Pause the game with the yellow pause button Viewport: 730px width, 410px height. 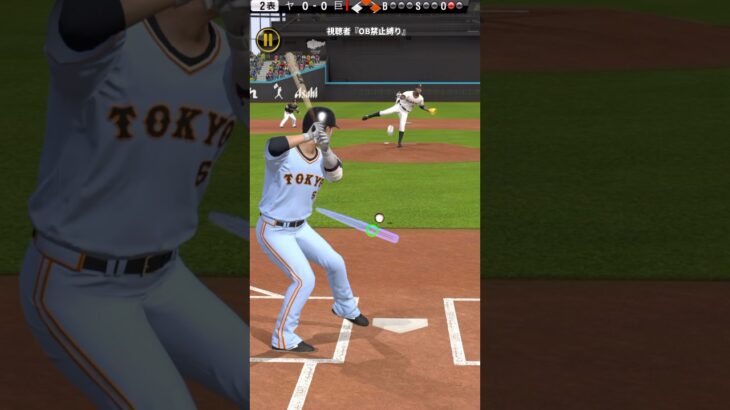[x=267, y=41]
